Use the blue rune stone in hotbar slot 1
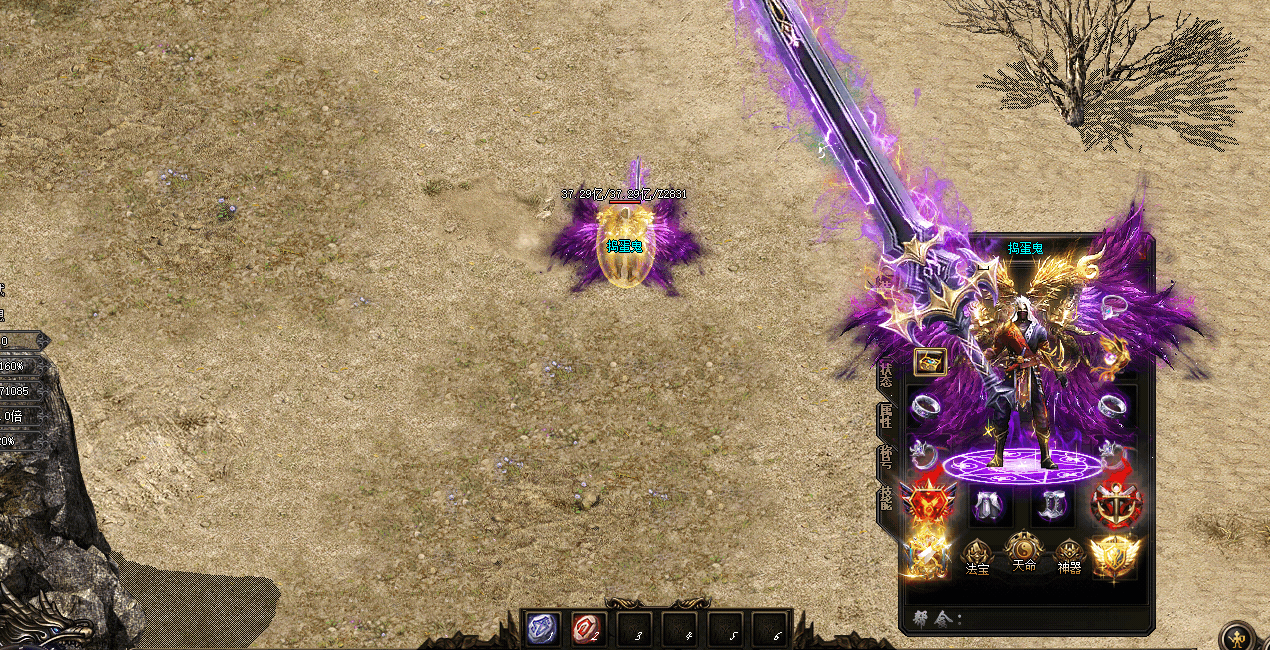 tap(543, 628)
